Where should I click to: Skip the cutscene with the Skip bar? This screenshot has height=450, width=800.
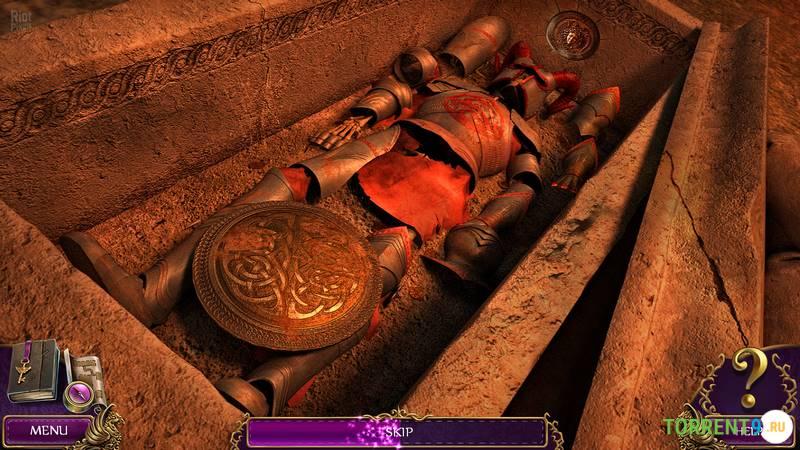(396, 432)
